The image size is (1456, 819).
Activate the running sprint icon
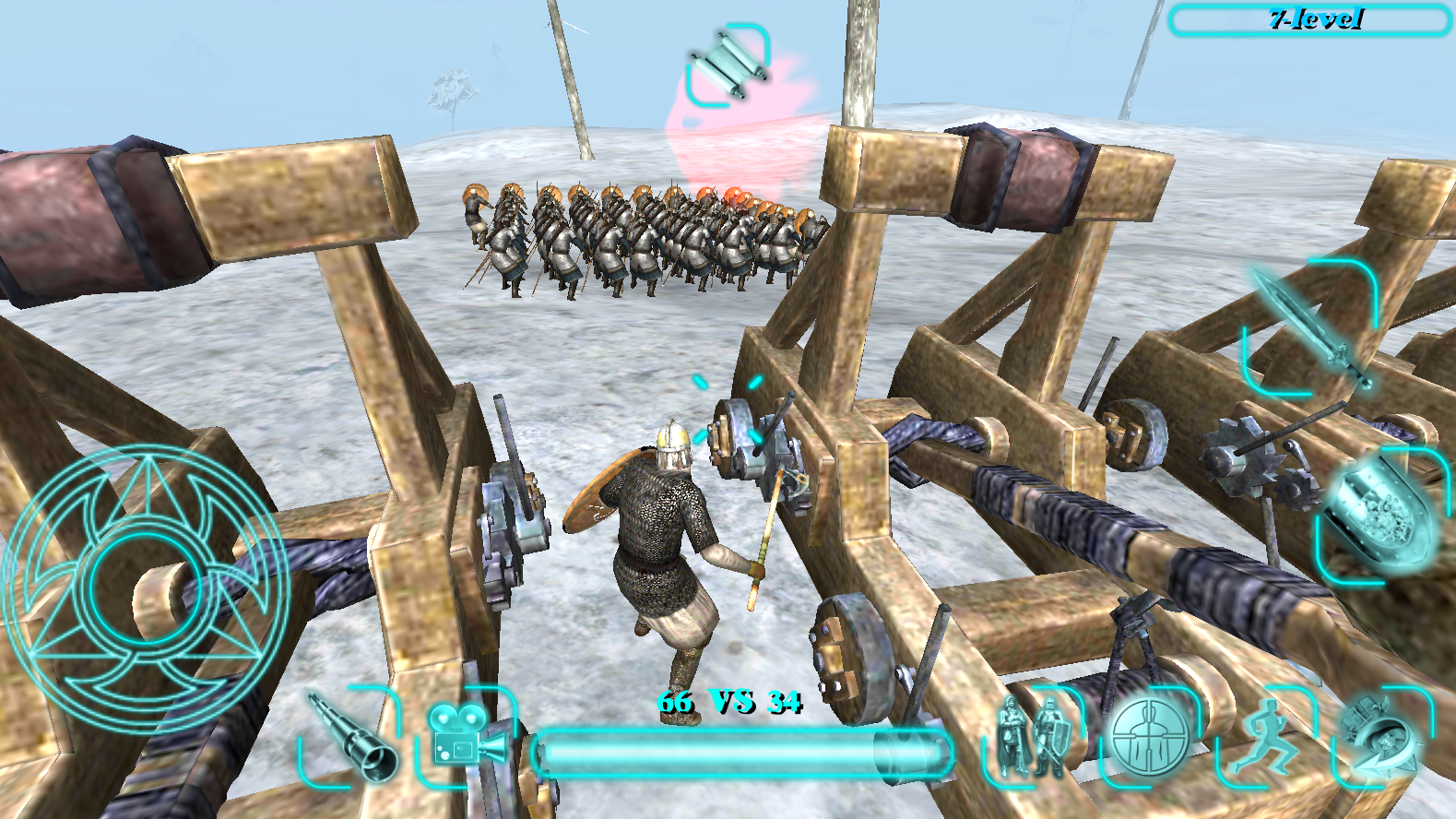(x=1263, y=738)
